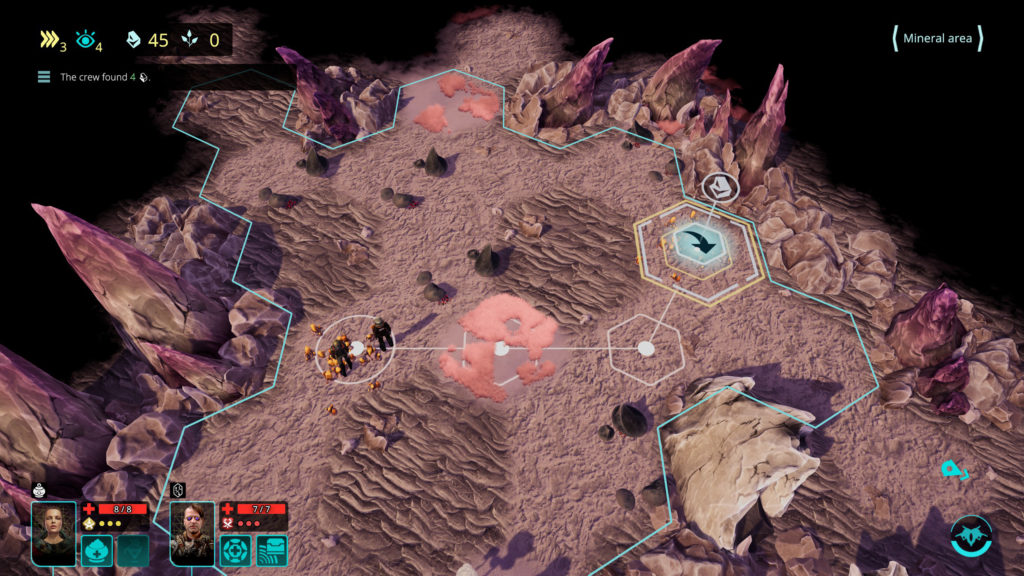Choose the empty white-outlined hex waypoint

point(646,348)
